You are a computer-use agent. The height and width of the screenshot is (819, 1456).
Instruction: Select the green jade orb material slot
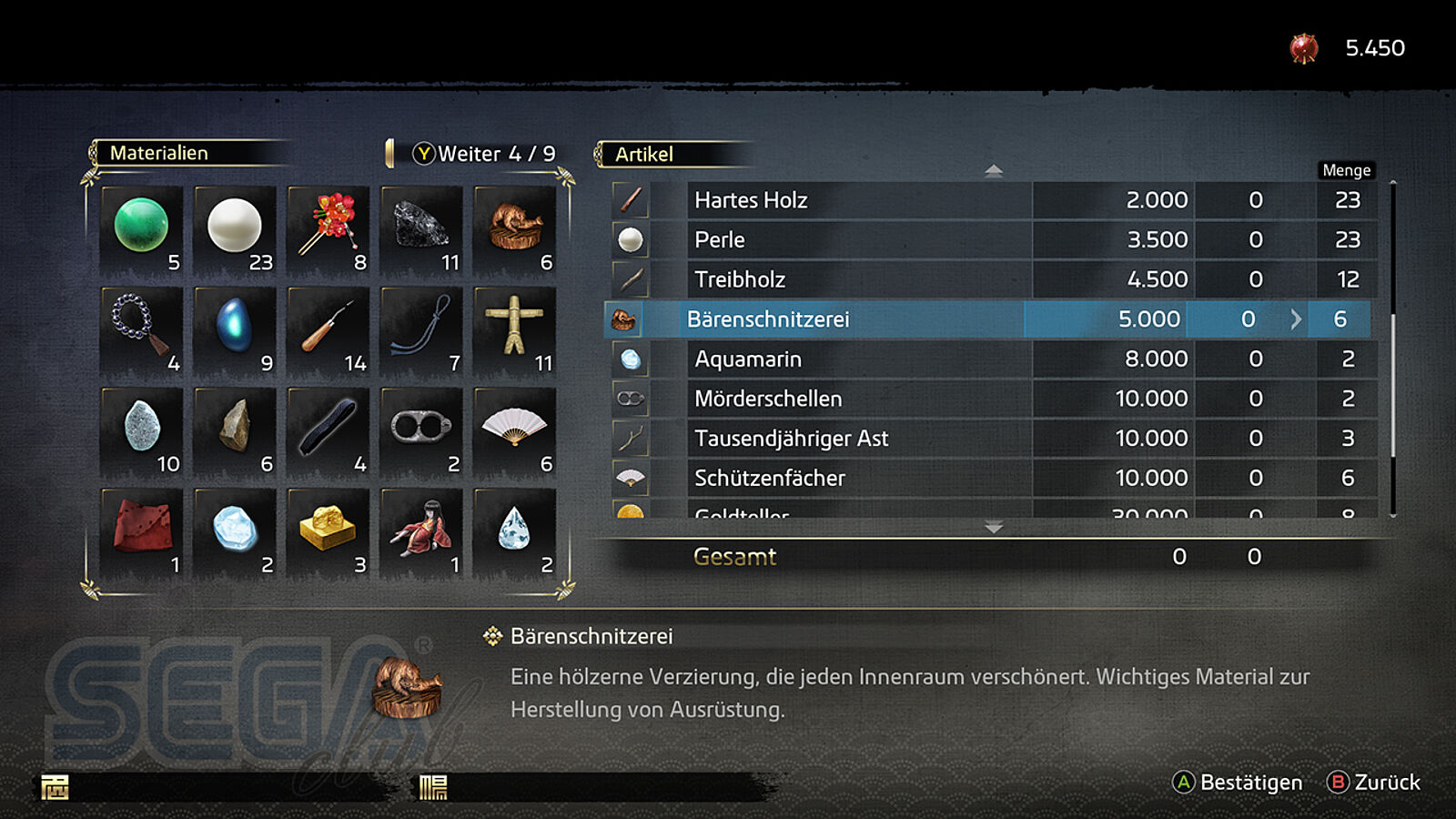[142, 227]
